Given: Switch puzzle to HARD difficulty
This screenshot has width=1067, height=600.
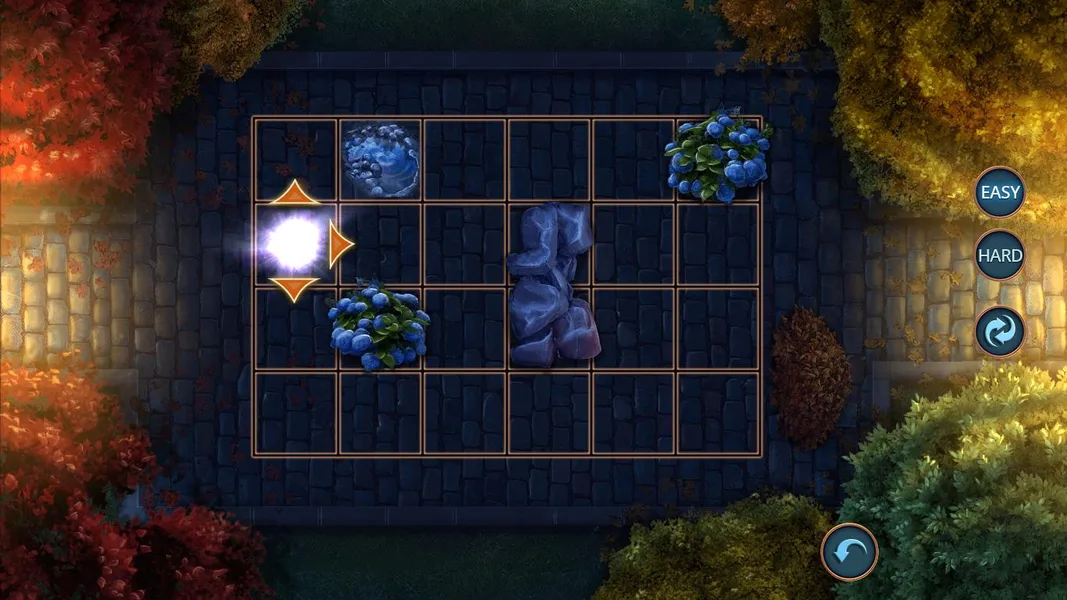Looking at the screenshot, I should tap(1000, 255).
